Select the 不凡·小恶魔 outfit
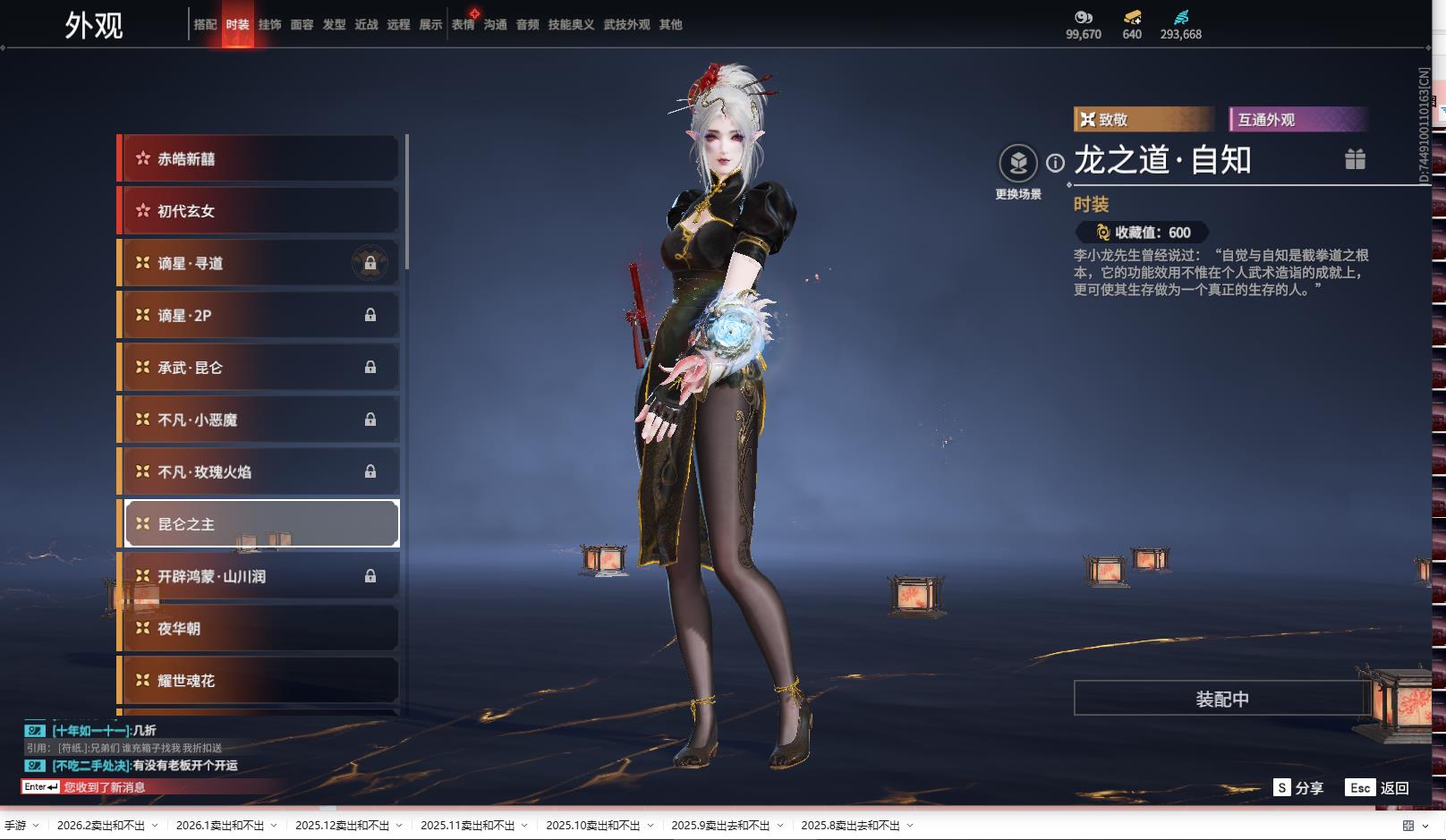 [259, 420]
